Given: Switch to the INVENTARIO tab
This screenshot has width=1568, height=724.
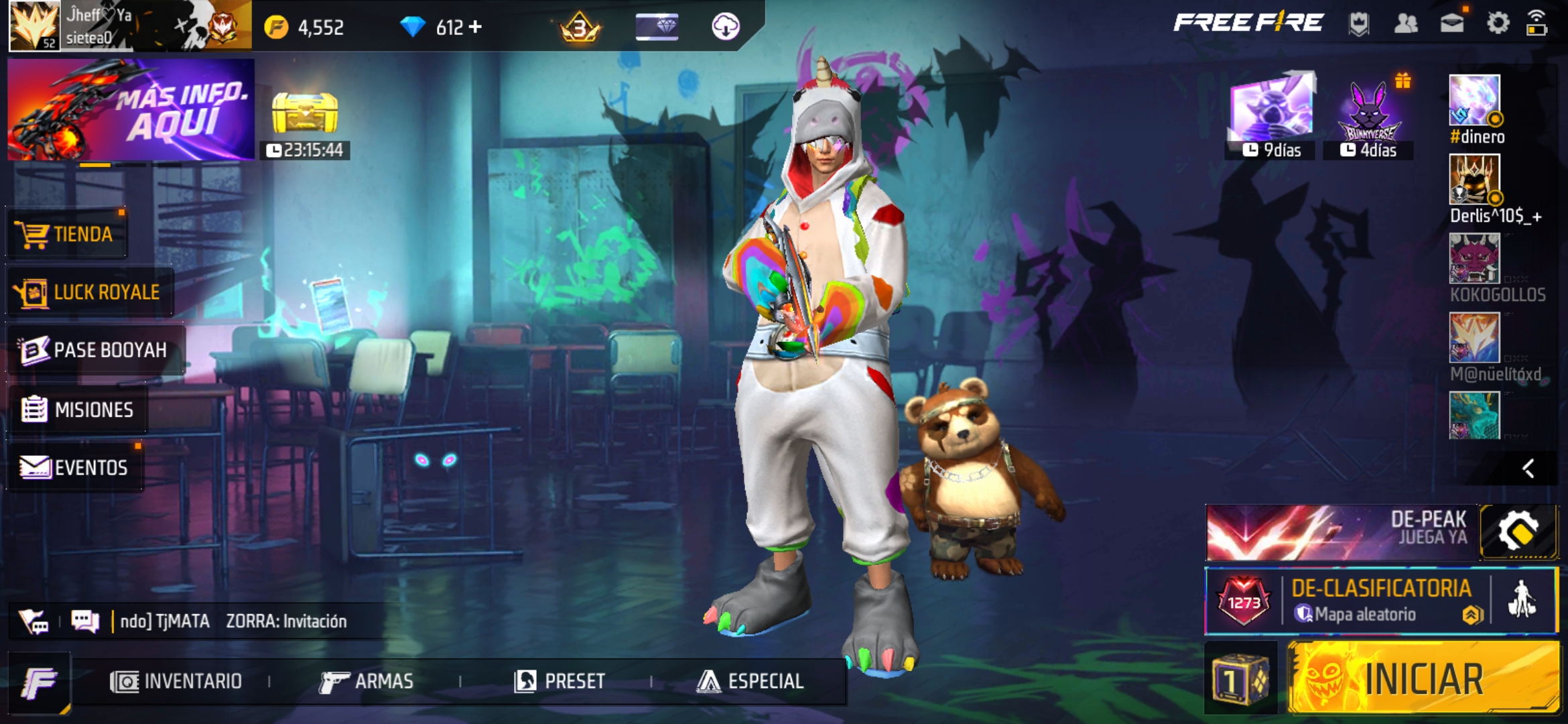Looking at the screenshot, I should [x=176, y=682].
